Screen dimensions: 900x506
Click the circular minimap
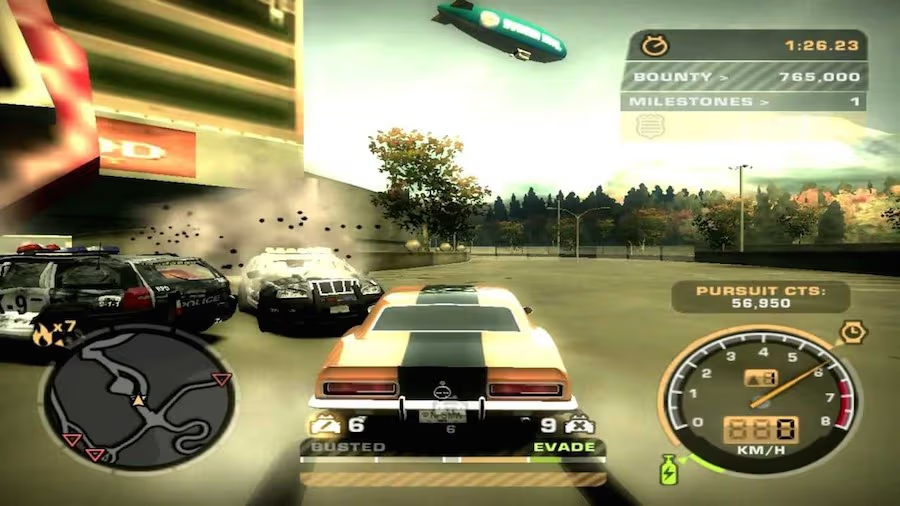click(138, 397)
